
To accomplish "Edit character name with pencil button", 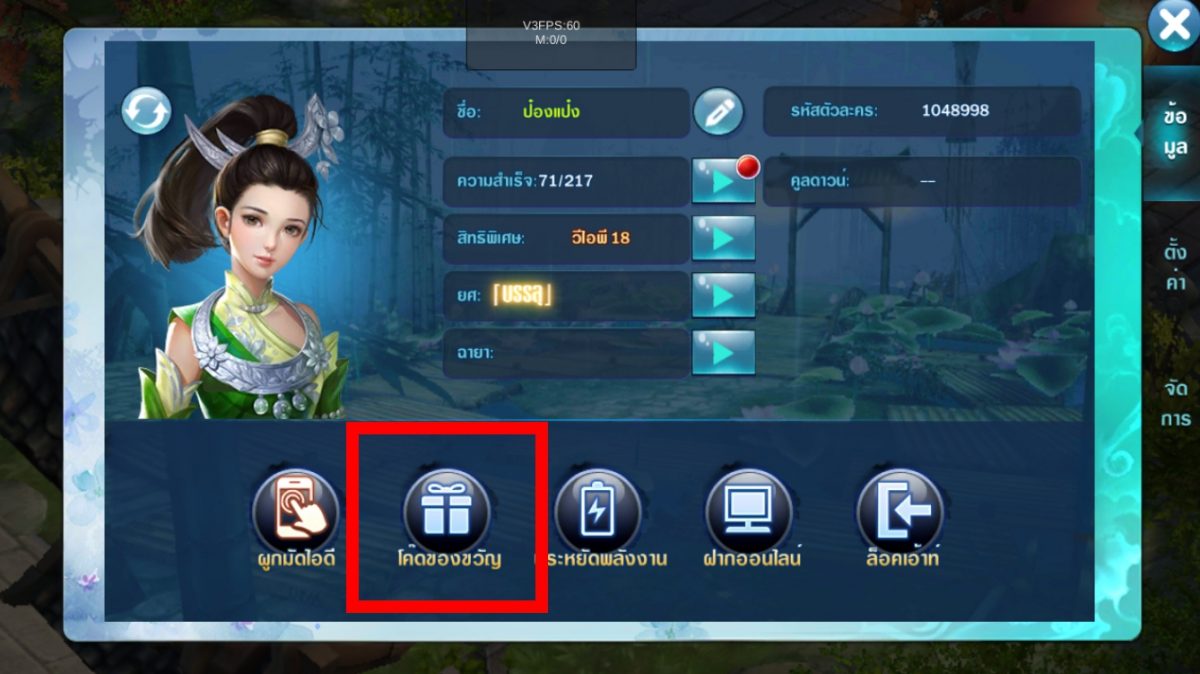I will click(718, 112).
